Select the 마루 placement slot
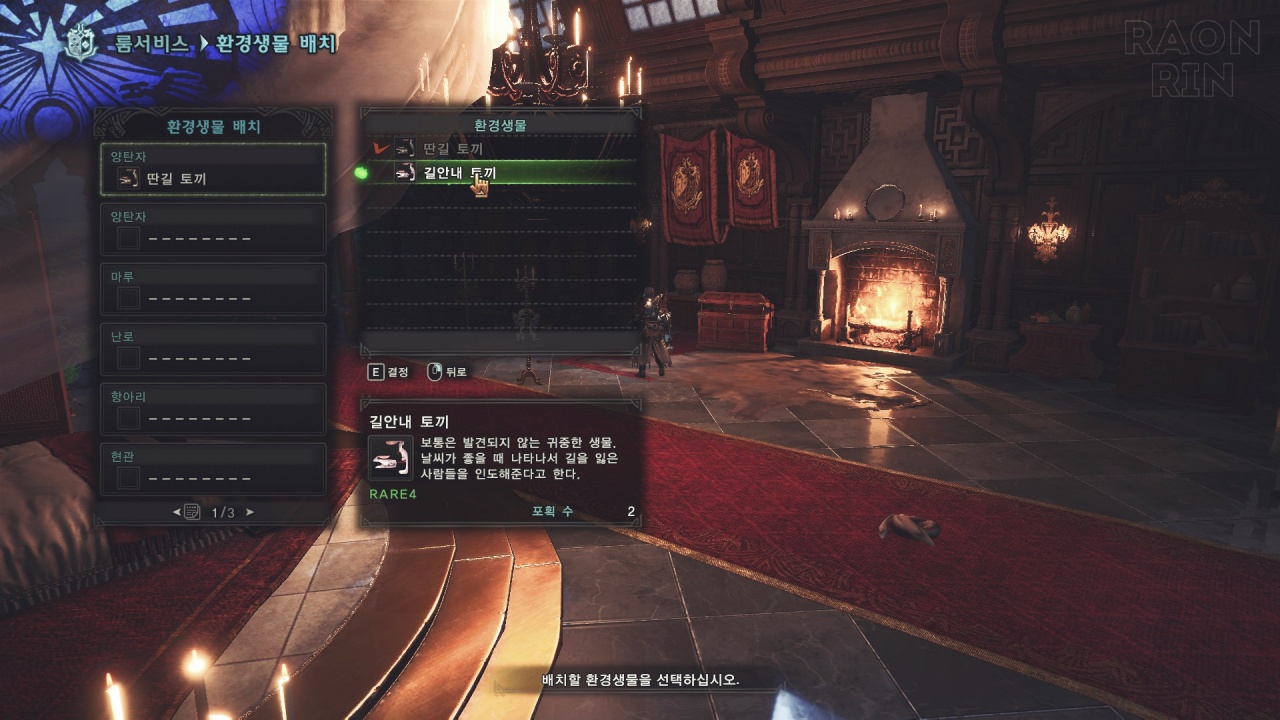1280x720 pixels. click(213, 289)
